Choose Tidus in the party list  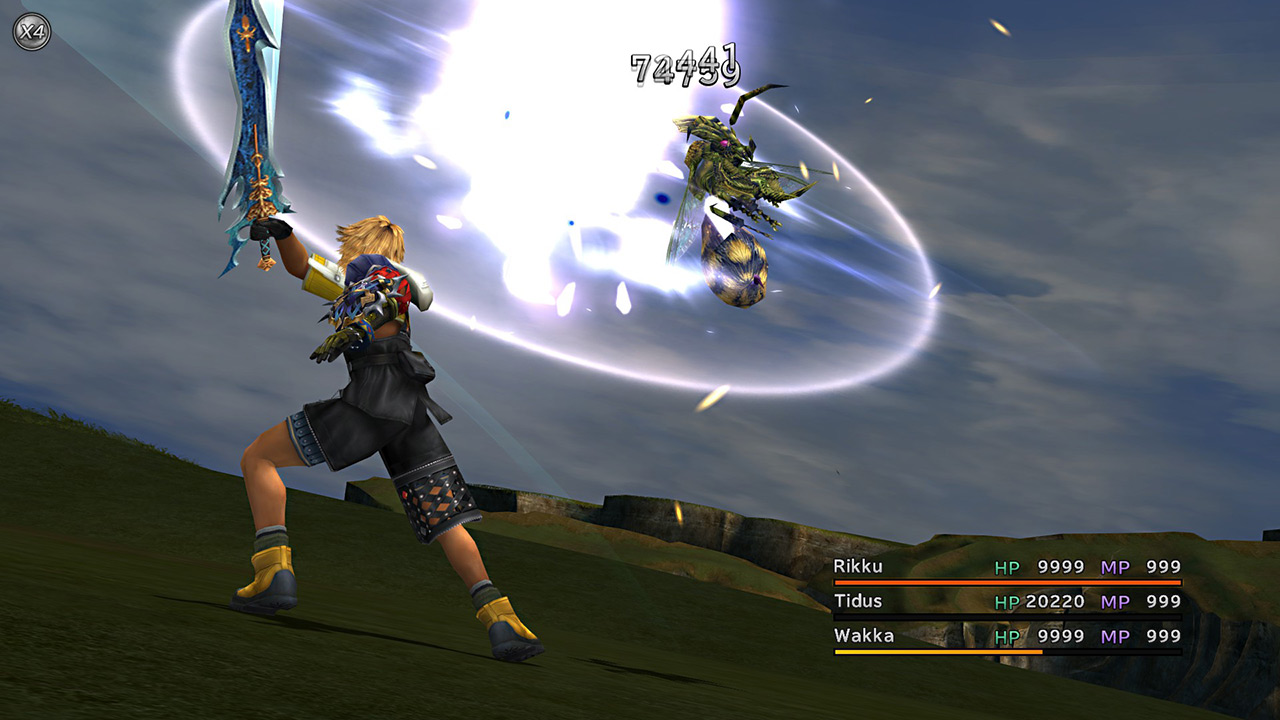(859, 601)
